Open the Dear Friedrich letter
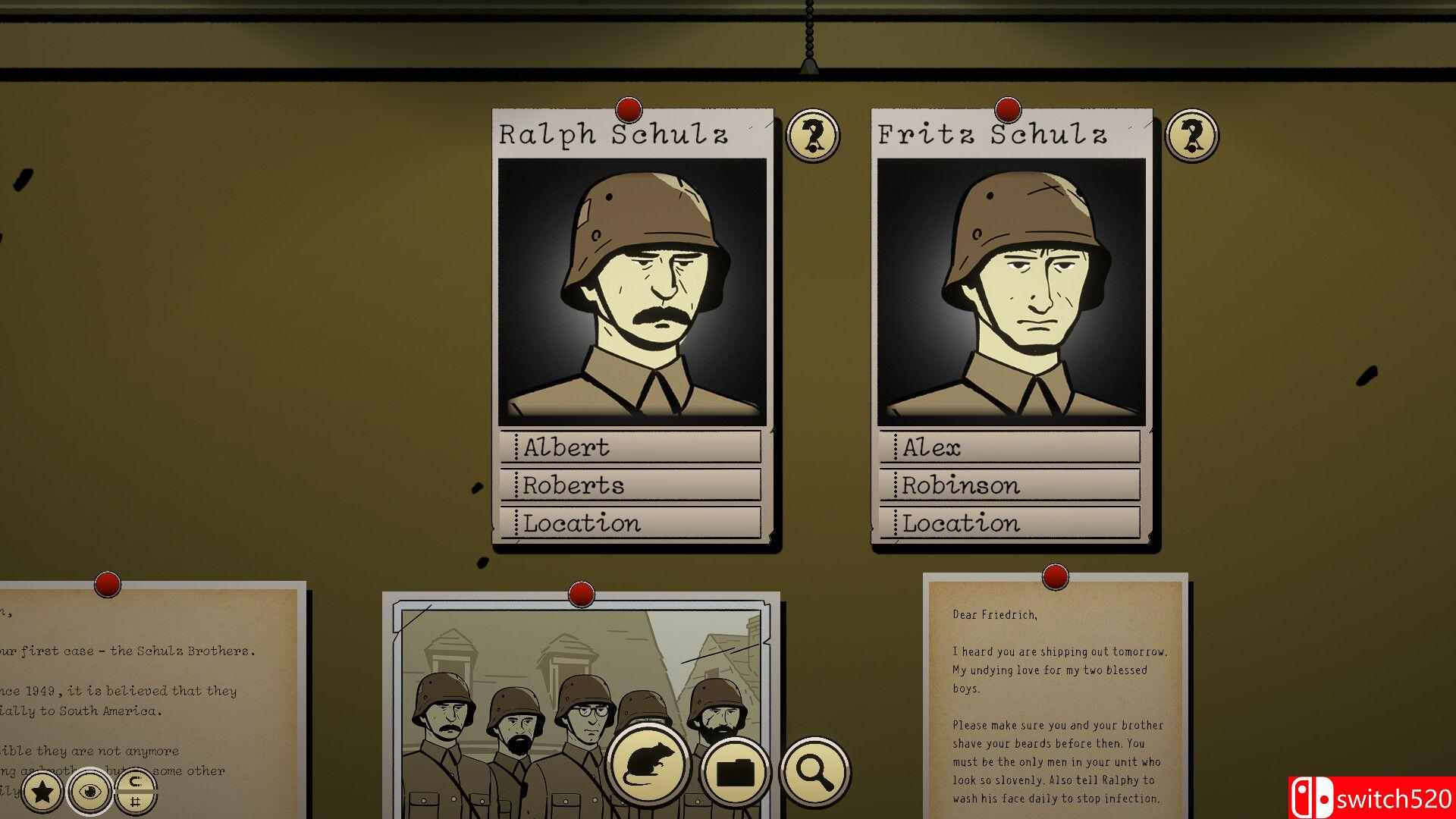Viewport: 1456px width, 819px height. coord(1056,698)
